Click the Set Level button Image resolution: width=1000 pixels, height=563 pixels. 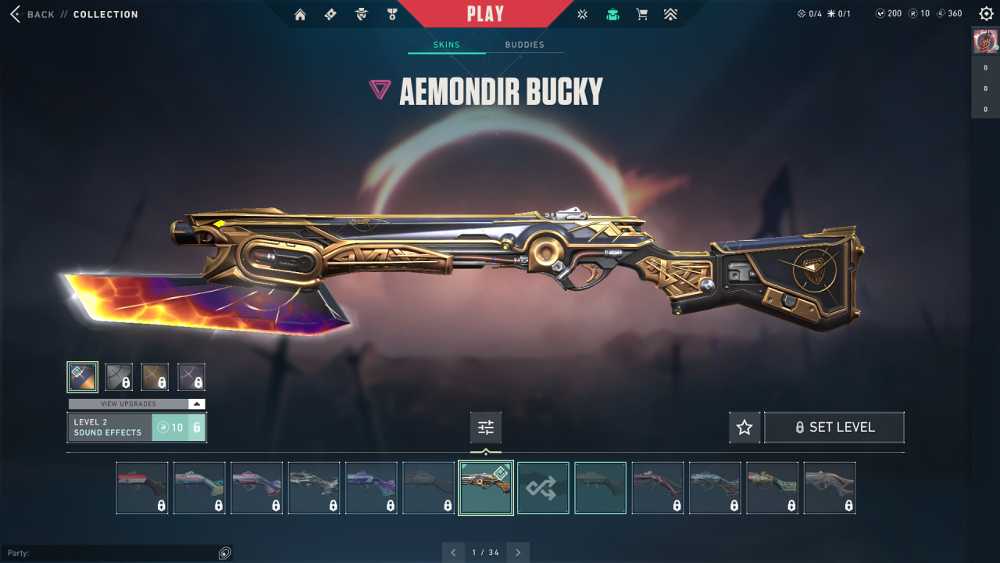(x=834, y=428)
